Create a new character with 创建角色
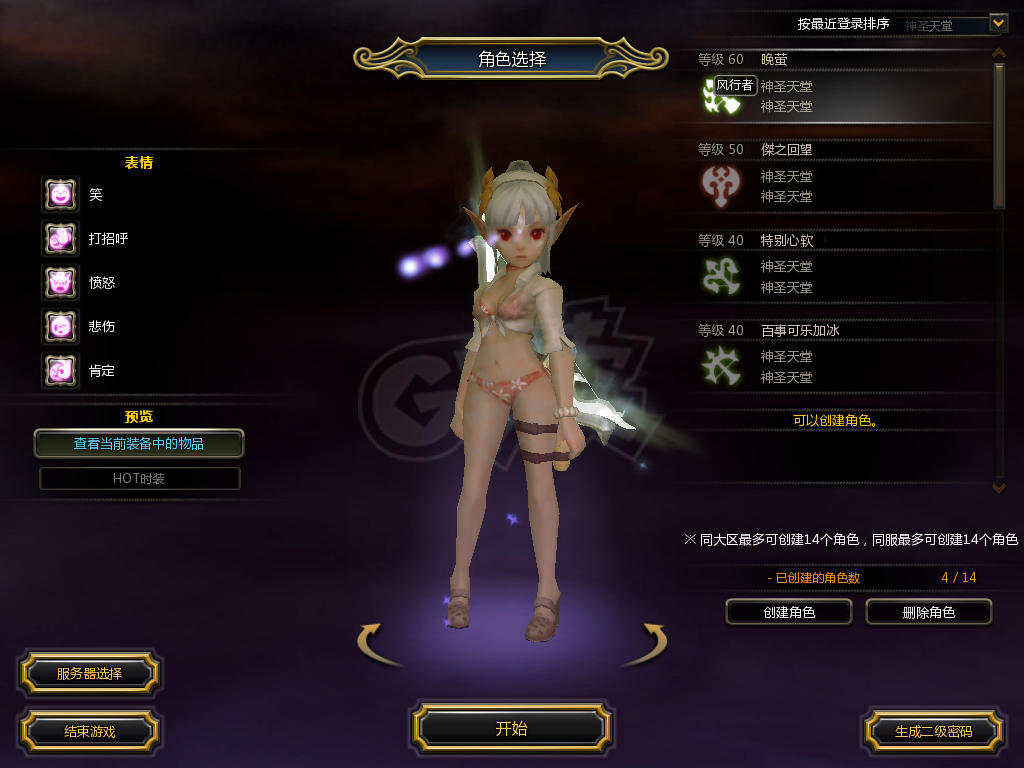This screenshot has height=768, width=1024. click(x=788, y=612)
